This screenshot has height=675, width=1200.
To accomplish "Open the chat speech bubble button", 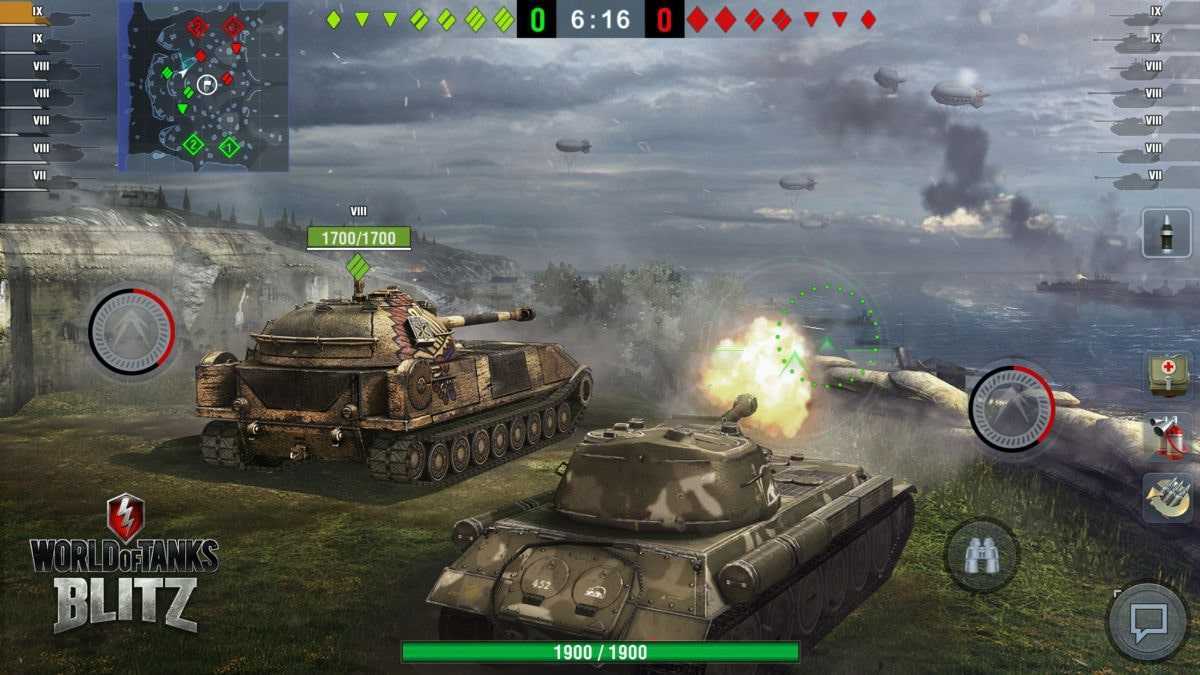I will (1146, 622).
